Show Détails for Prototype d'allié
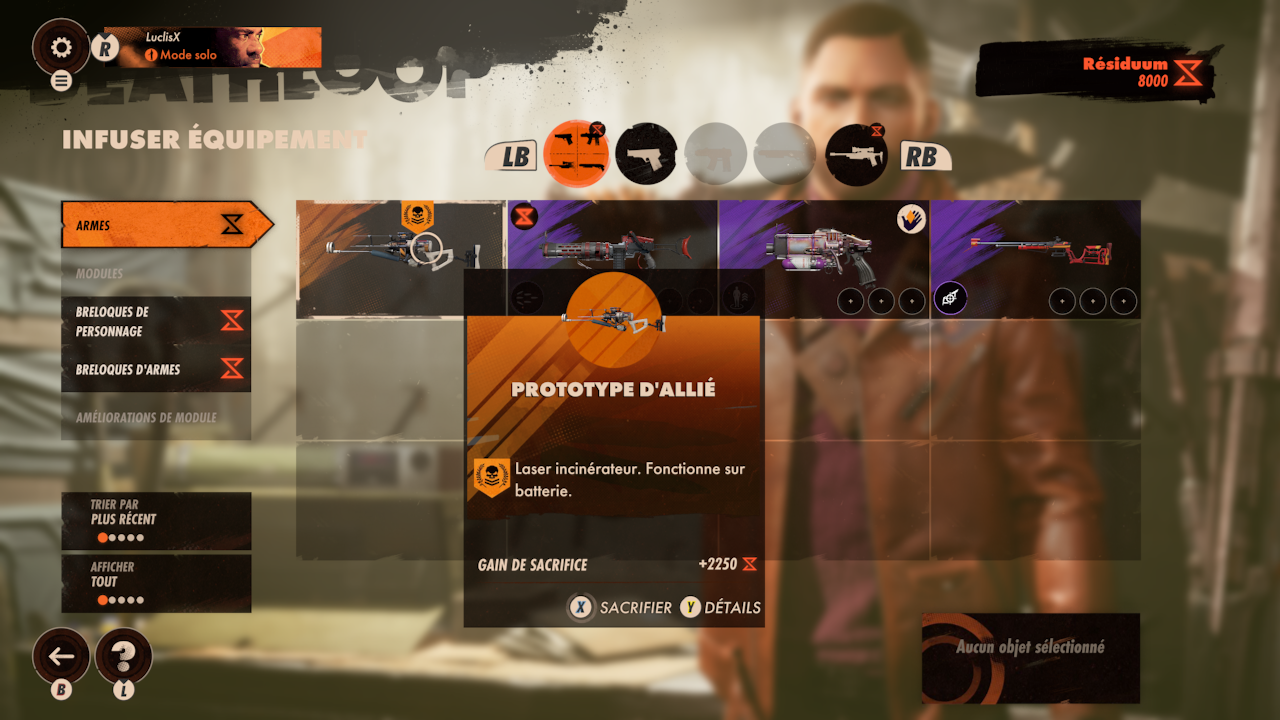 (x=720, y=607)
